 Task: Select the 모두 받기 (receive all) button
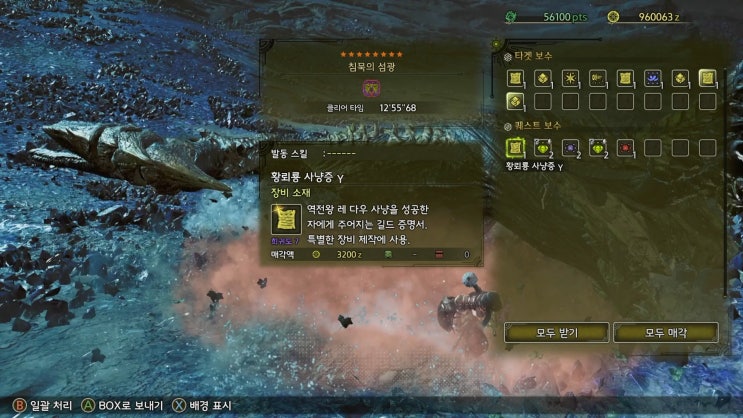(556, 332)
